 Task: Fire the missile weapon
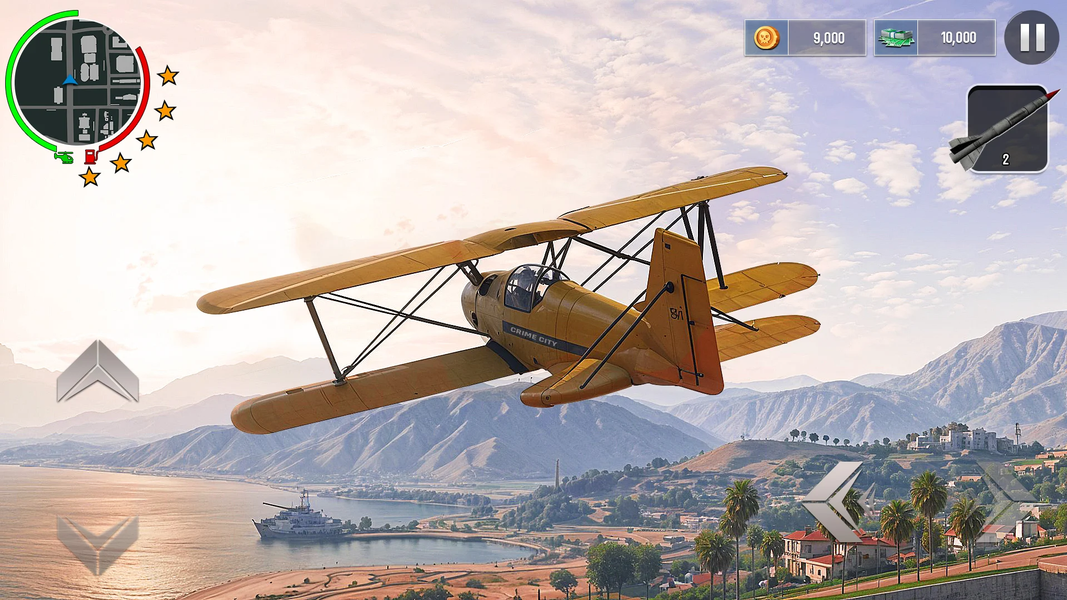click(x=1008, y=129)
